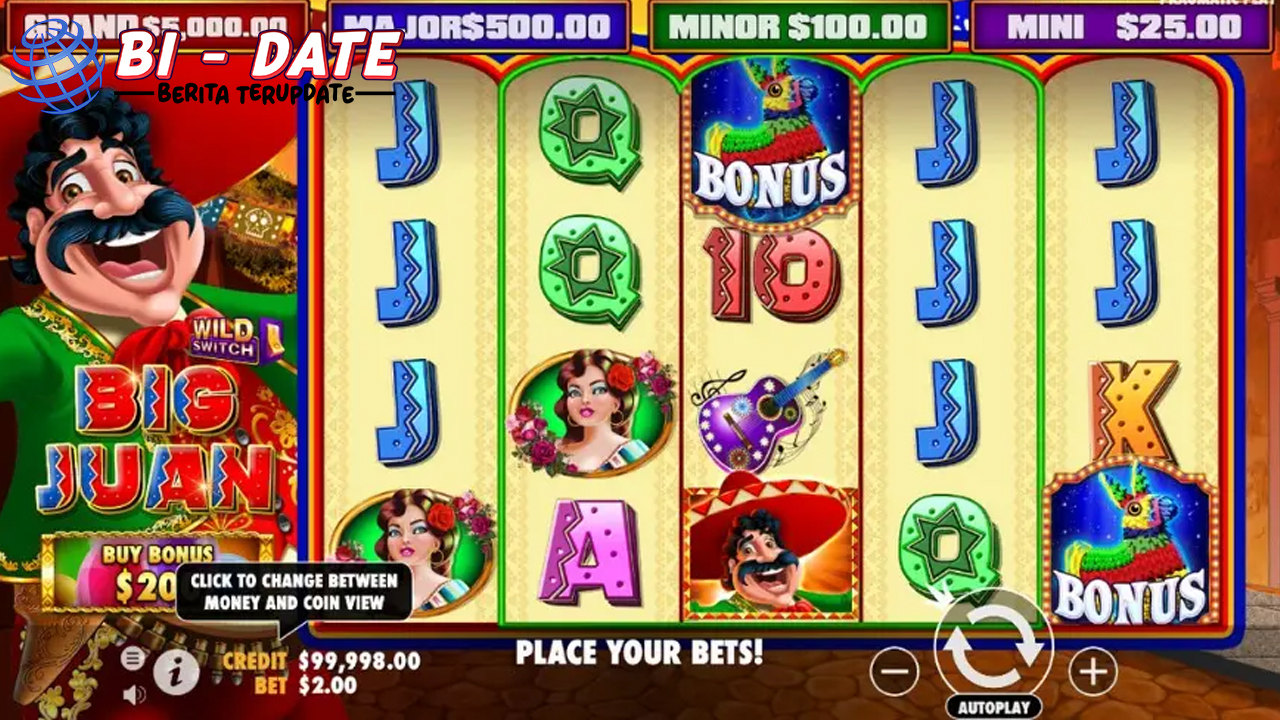Show the game info page

[176, 673]
